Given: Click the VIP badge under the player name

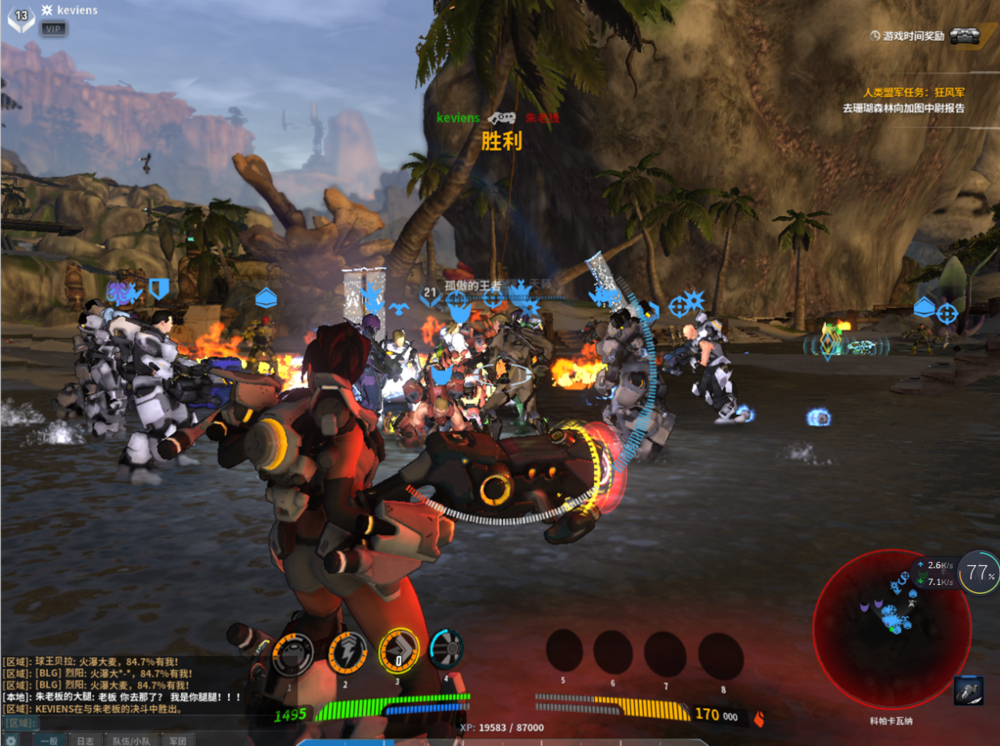Looking at the screenshot, I should [x=54, y=29].
